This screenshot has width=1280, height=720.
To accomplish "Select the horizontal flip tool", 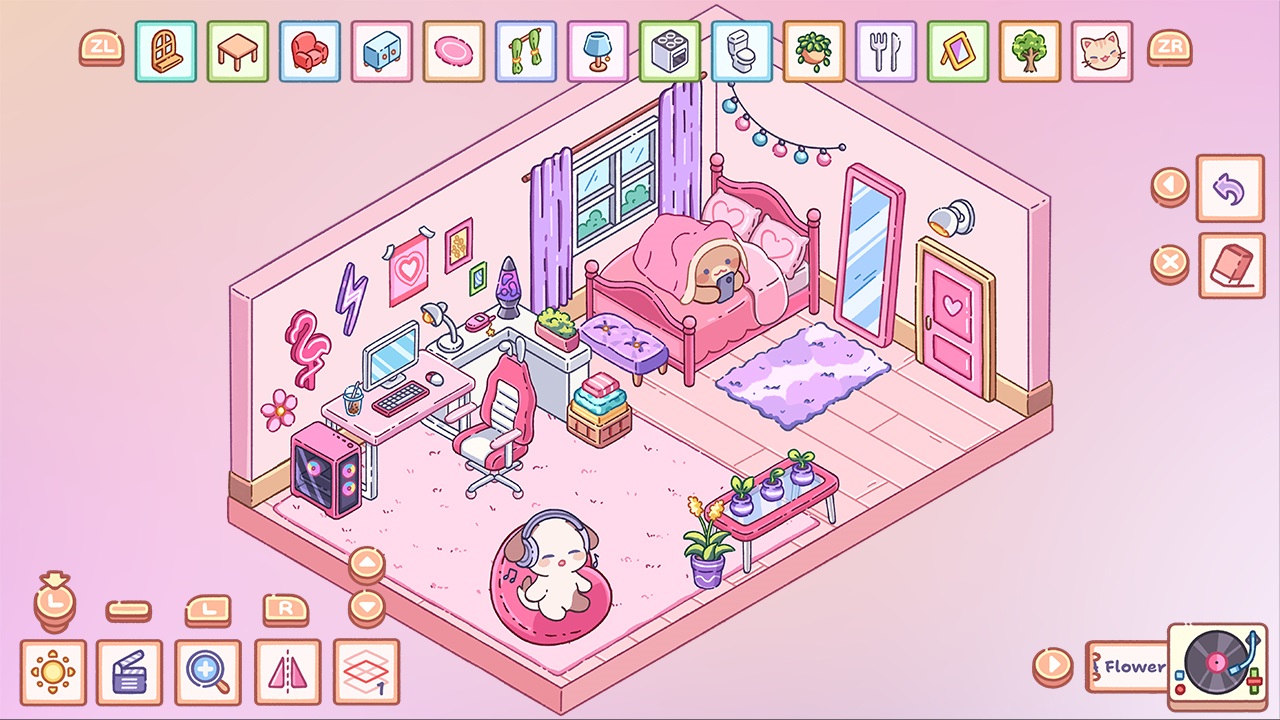I will [287, 672].
